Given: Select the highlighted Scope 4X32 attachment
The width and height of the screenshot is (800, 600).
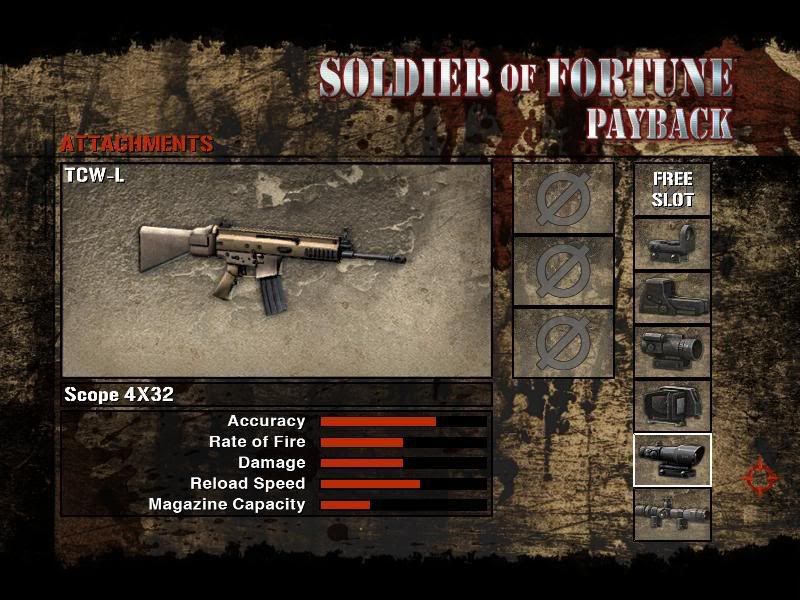Looking at the screenshot, I should [x=672, y=460].
